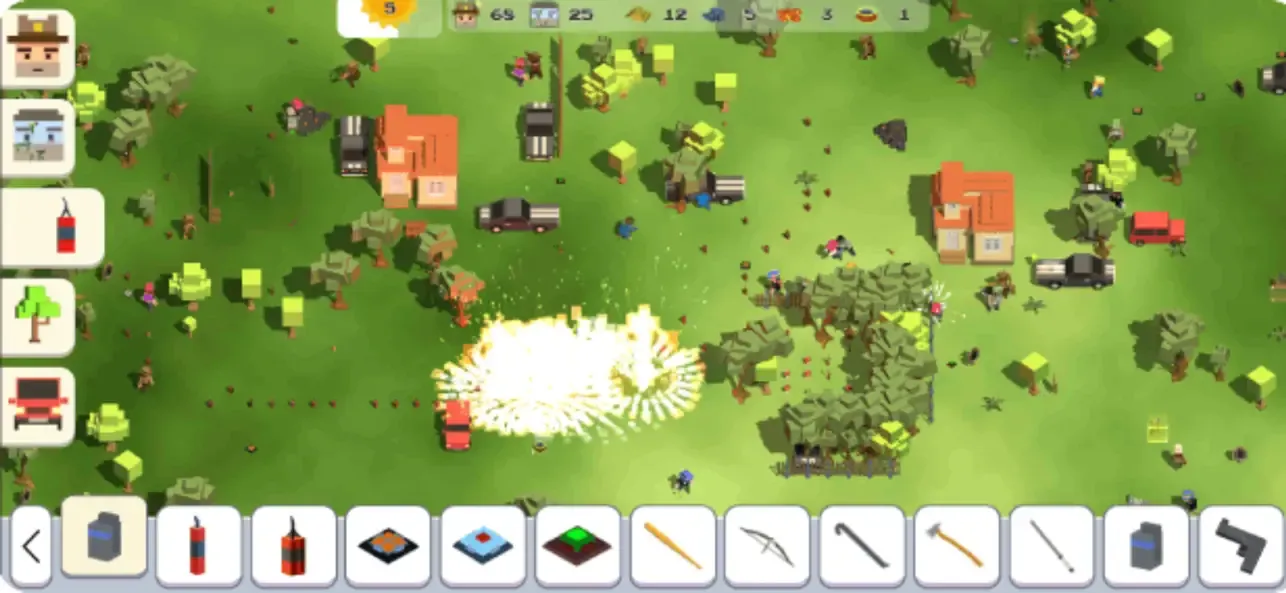Open the sheriff character category
Image resolution: width=1286 pixels, height=593 pixels.
tap(38, 48)
